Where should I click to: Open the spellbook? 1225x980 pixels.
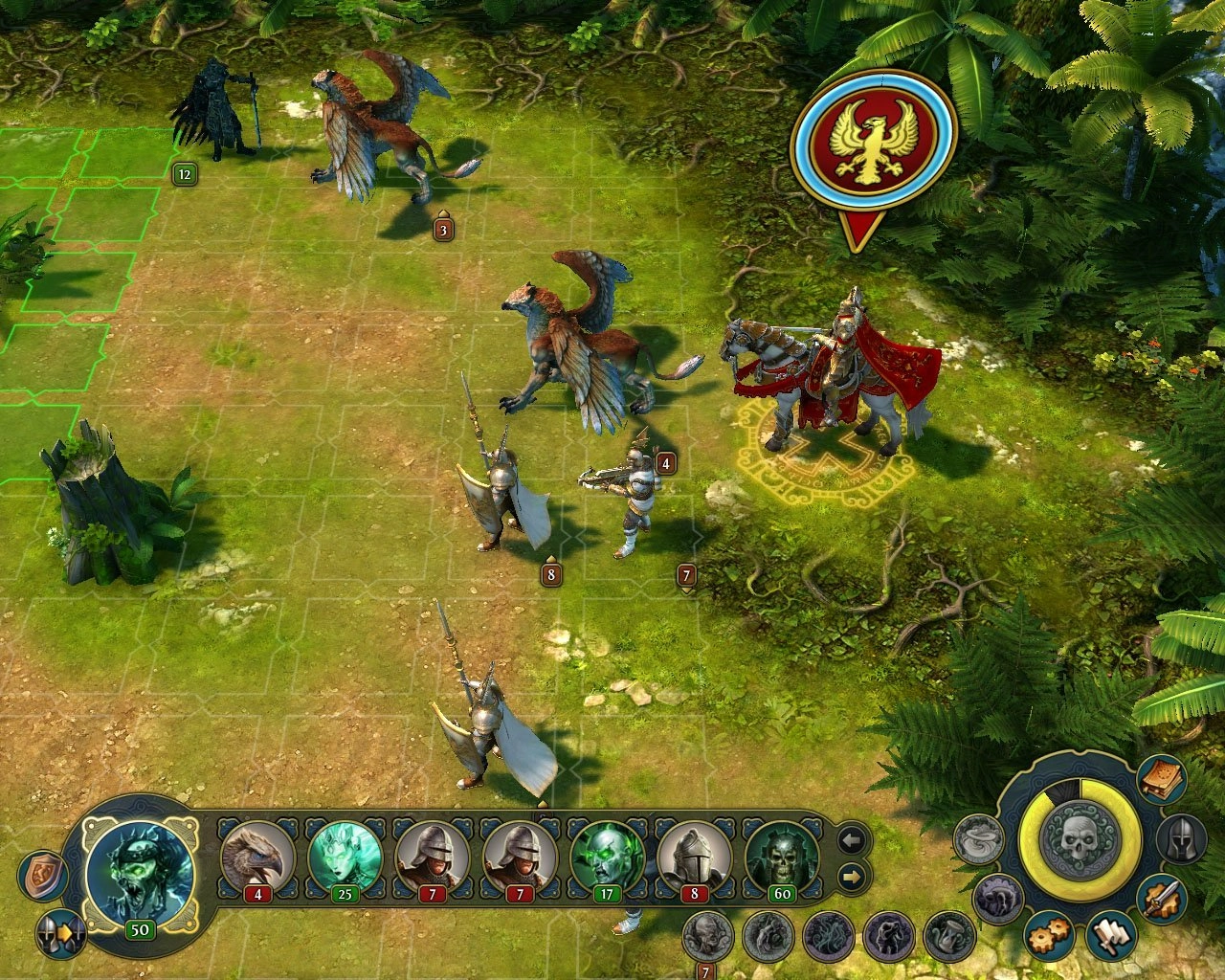(1162, 779)
